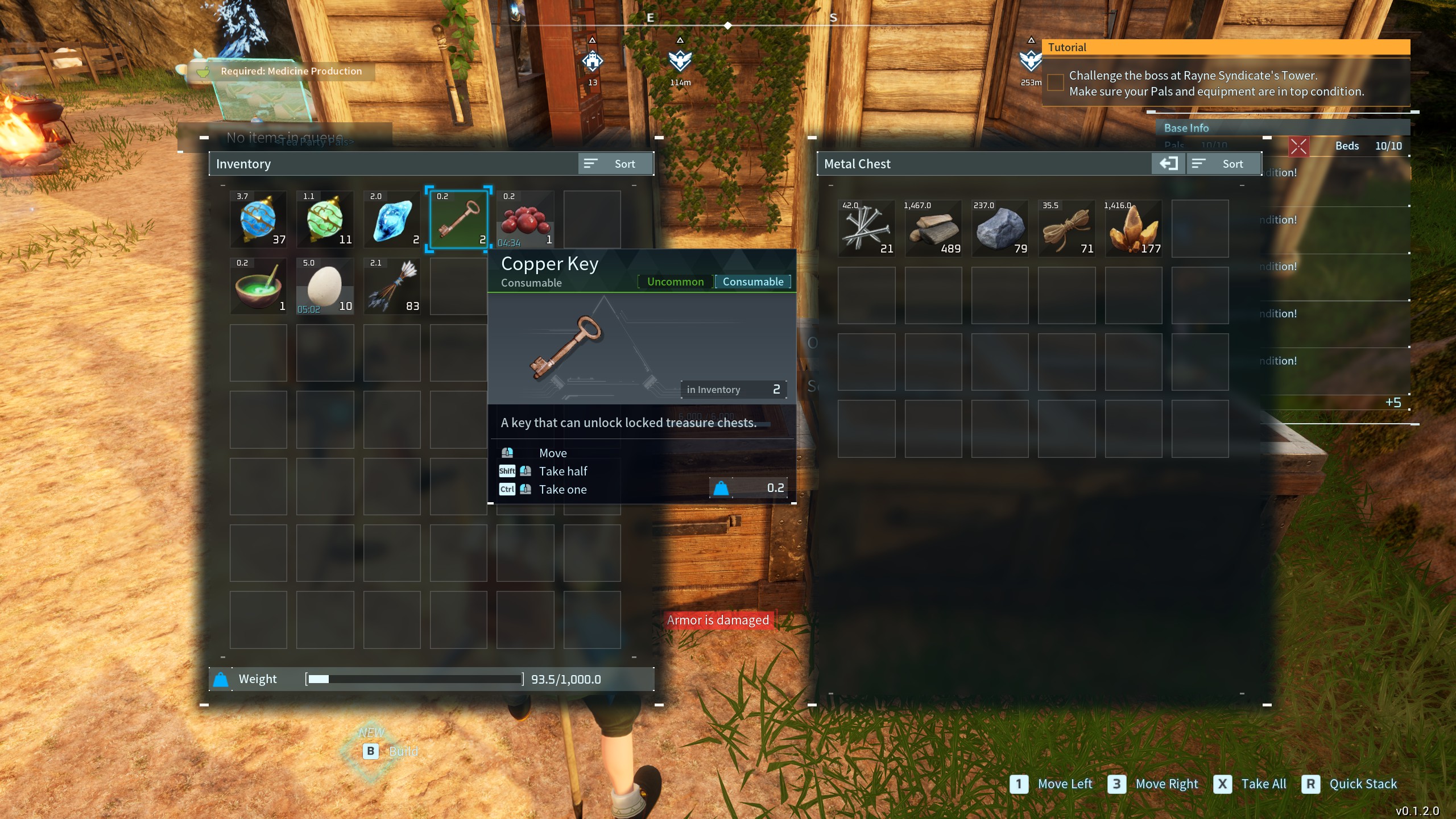Image resolution: width=1456 pixels, height=819 pixels.
Task: Pick up the egg stack
Action: pos(325,286)
